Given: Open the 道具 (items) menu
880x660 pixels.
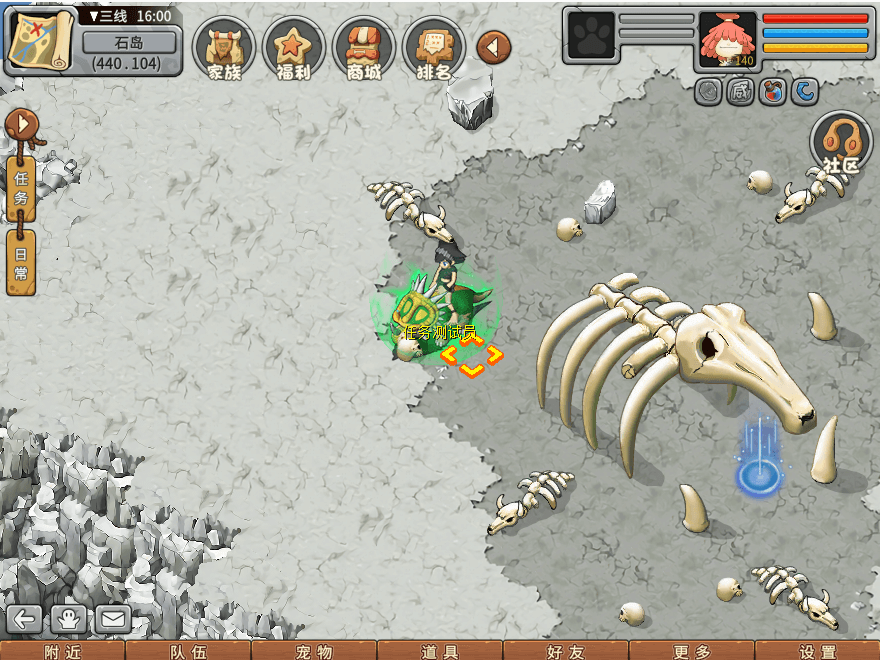Looking at the screenshot, I should coord(440,651).
